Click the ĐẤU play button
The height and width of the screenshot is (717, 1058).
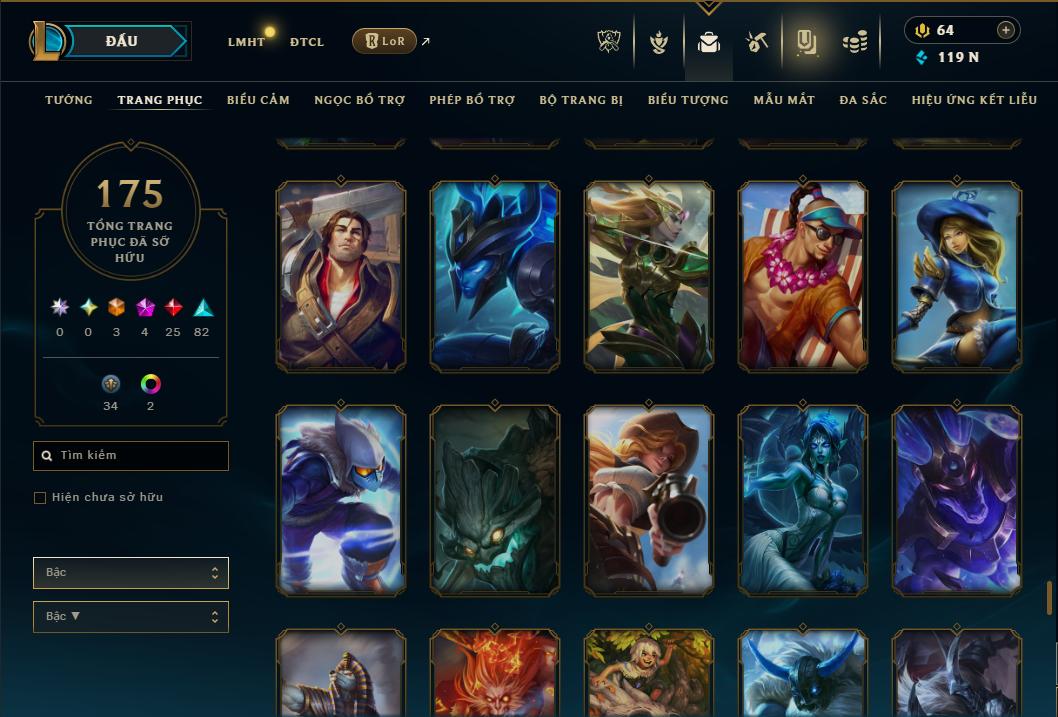click(x=122, y=41)
